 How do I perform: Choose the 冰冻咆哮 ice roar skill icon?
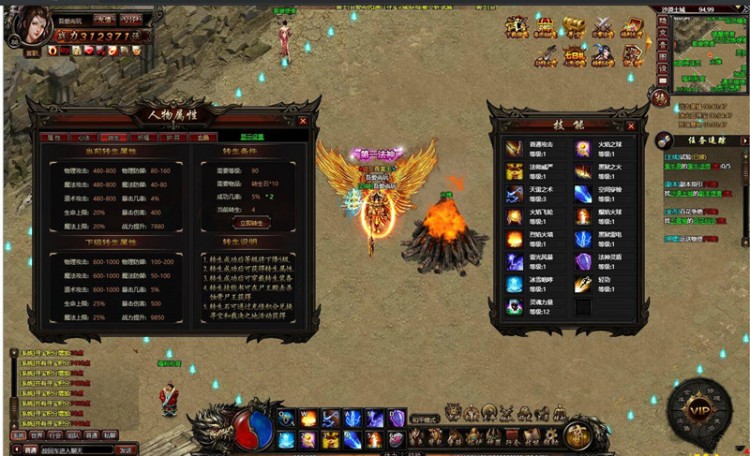[x=514, y=284]
